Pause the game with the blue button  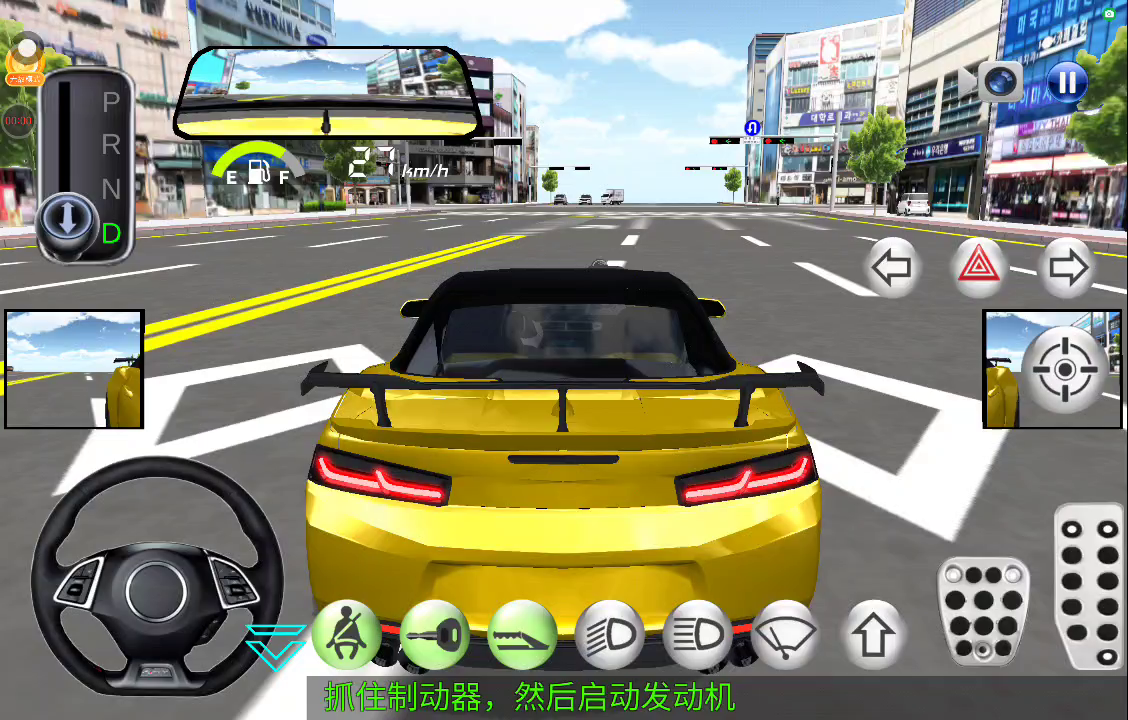tap(1067, 81)
